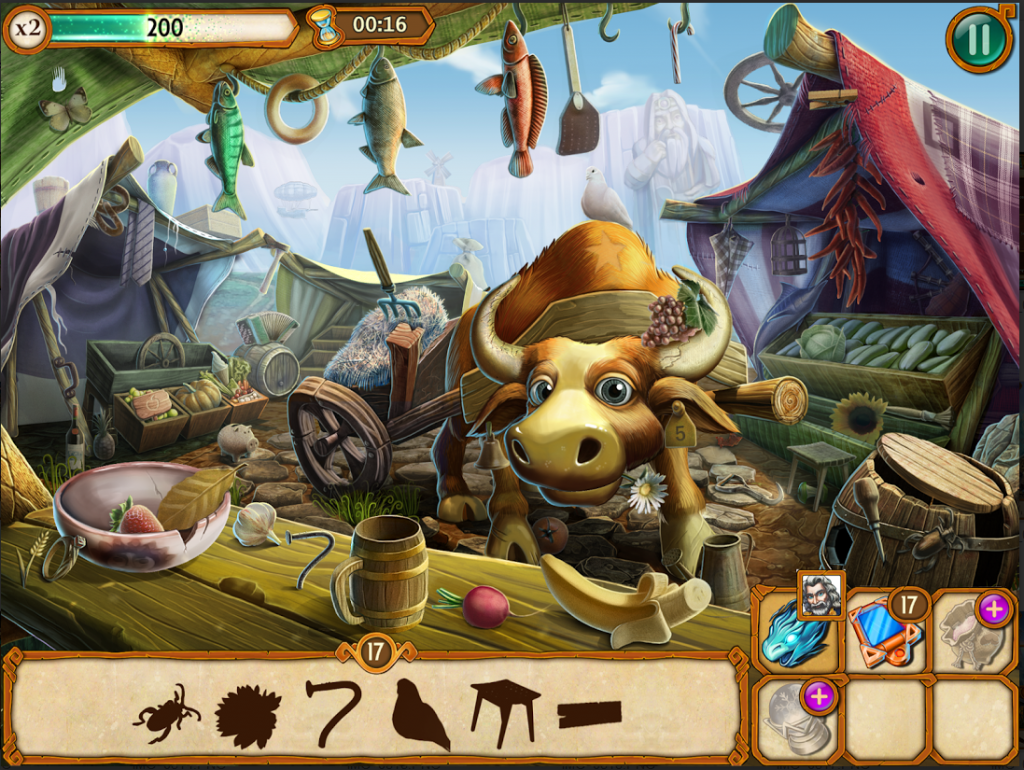Select the bird silhouette in the find list
The width and height of the screenshot is (1024, 770).
[x=418, y=714]
